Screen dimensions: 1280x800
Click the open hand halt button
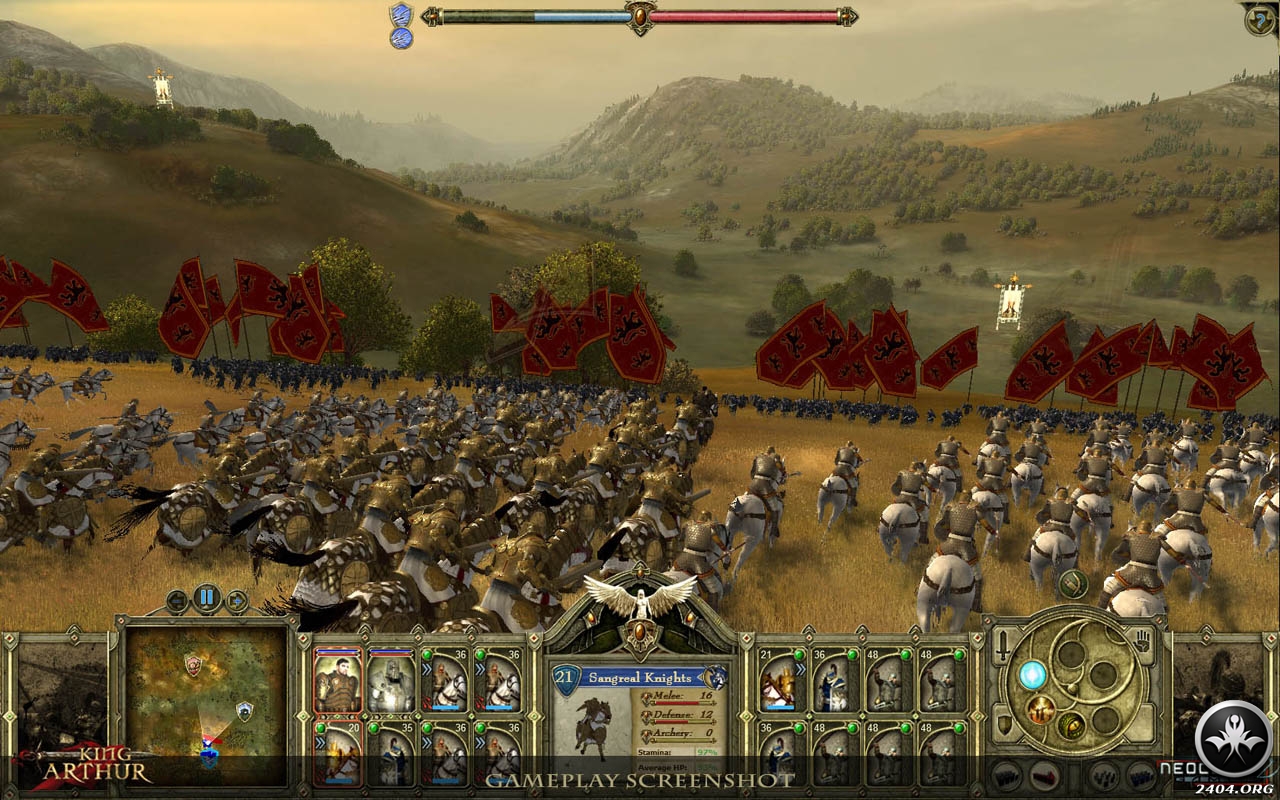pos(1143,643)
